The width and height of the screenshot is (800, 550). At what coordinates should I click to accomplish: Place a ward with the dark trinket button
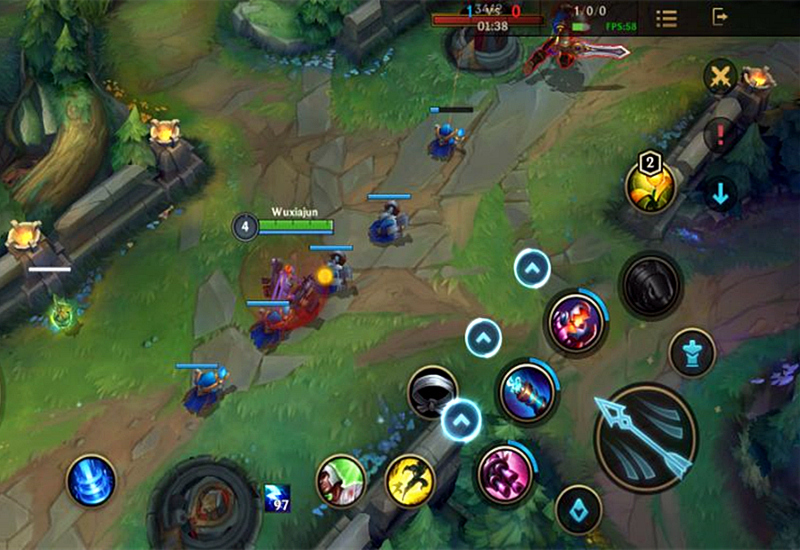pos(650,286)
